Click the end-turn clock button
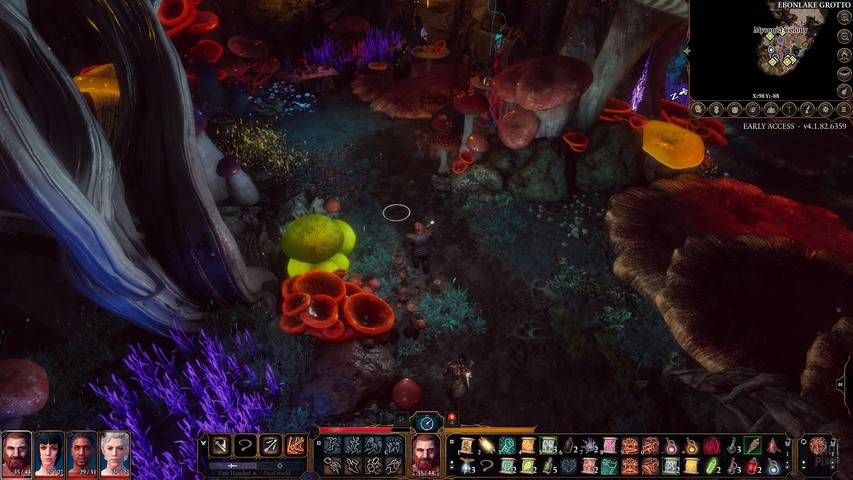This screenshot has height=480, width=853. point(427,423)
